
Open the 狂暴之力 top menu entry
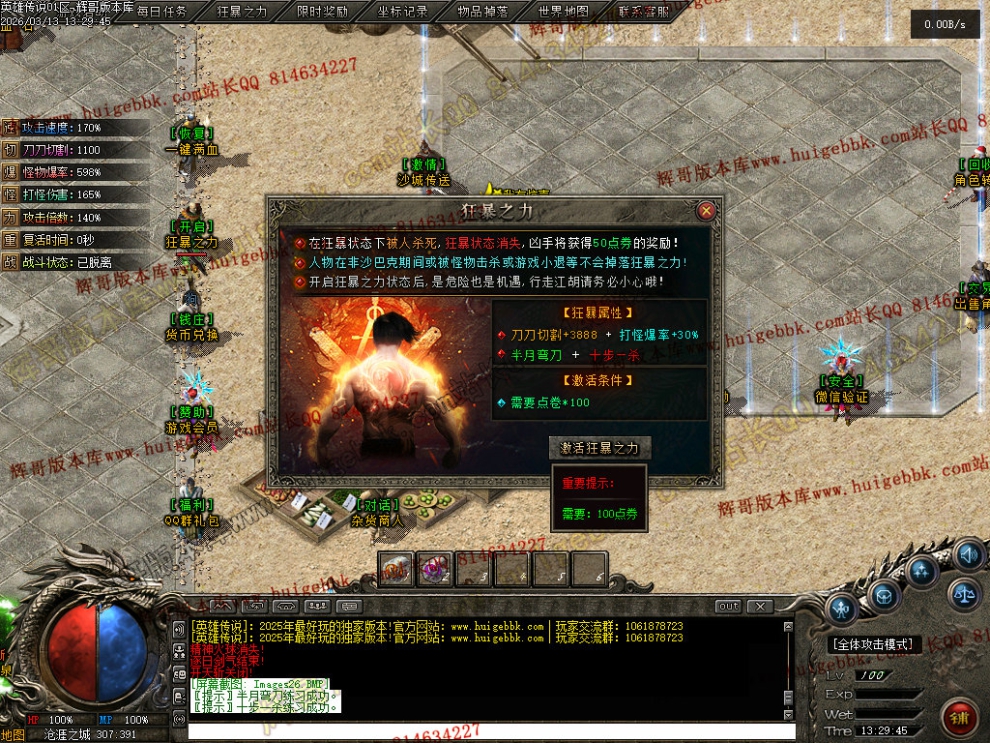coord(242,12)
